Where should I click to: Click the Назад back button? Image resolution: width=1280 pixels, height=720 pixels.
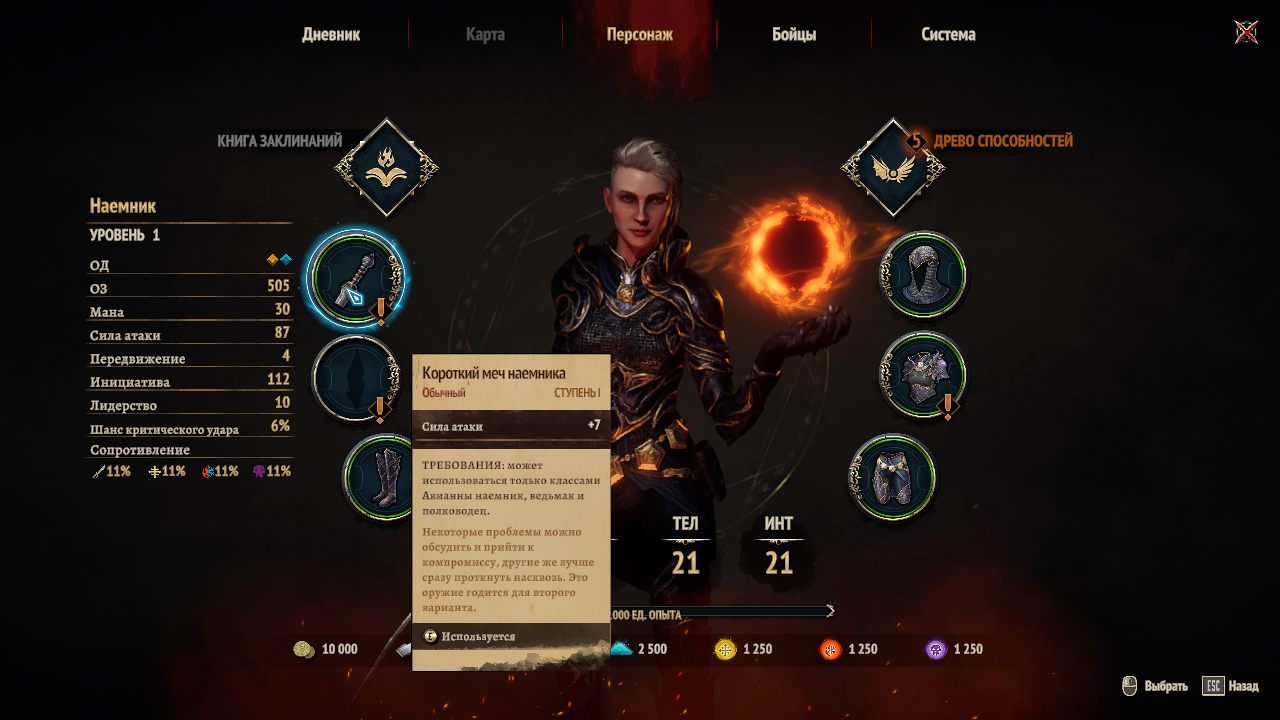(1231, 687)
